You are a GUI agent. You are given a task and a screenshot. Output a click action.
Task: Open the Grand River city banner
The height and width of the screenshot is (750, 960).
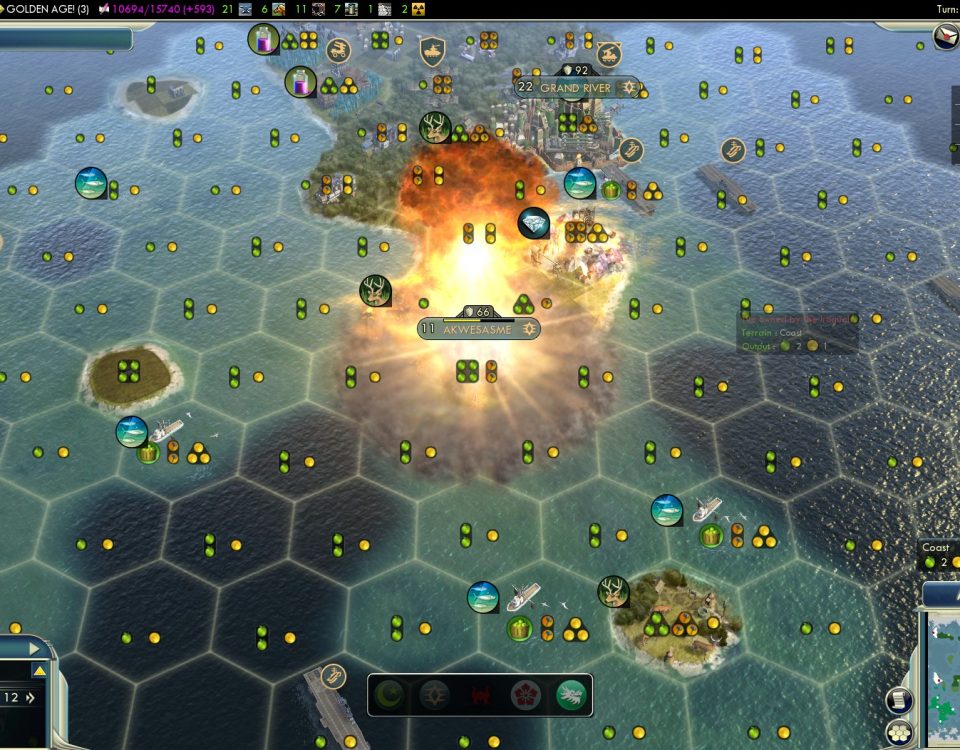pyautogui.click(x=575, y=87)
